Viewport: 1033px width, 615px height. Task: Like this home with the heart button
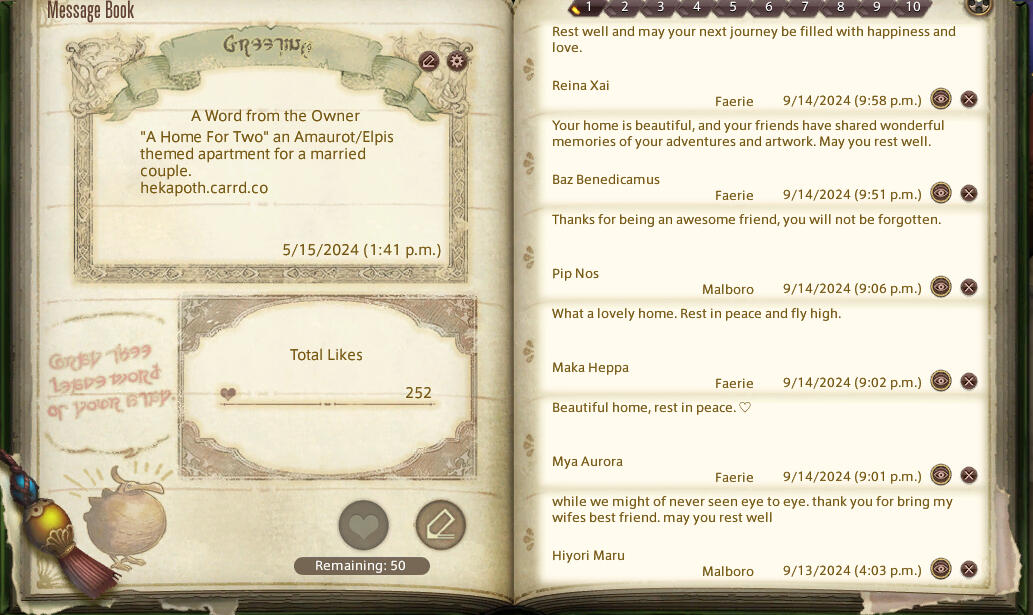click(x=363, y=525)
